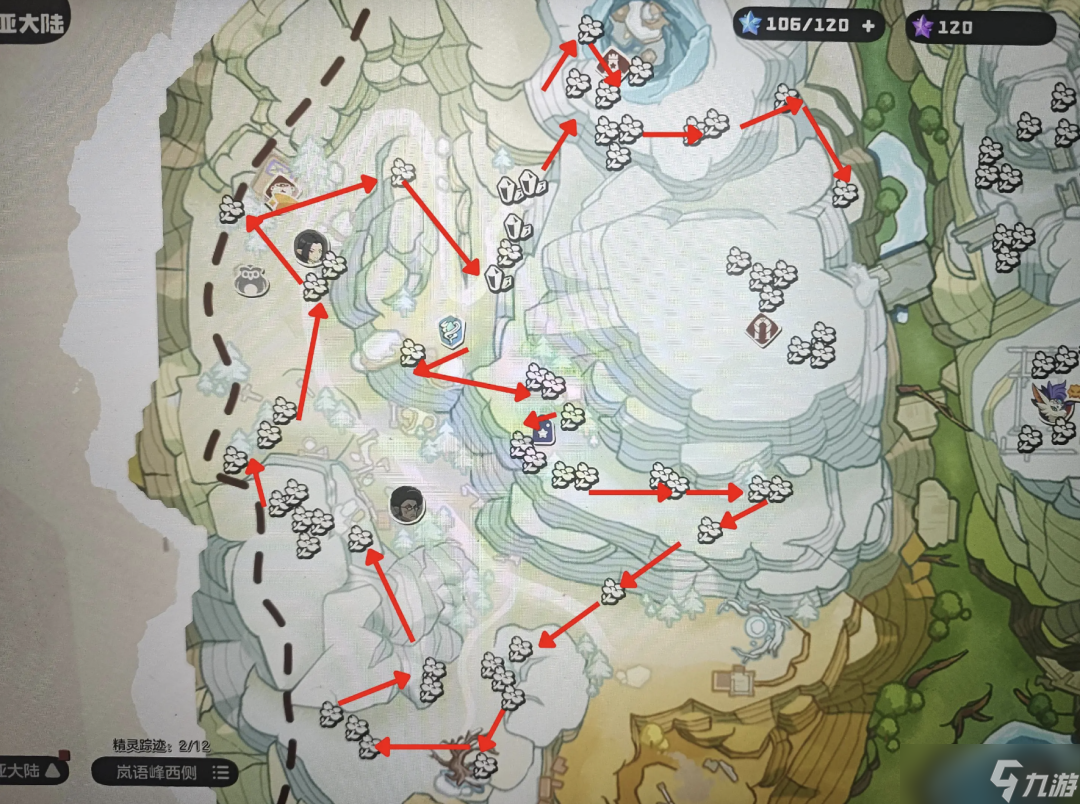
Task: Choose the teal swirl shield map marker
Action: 451,327
